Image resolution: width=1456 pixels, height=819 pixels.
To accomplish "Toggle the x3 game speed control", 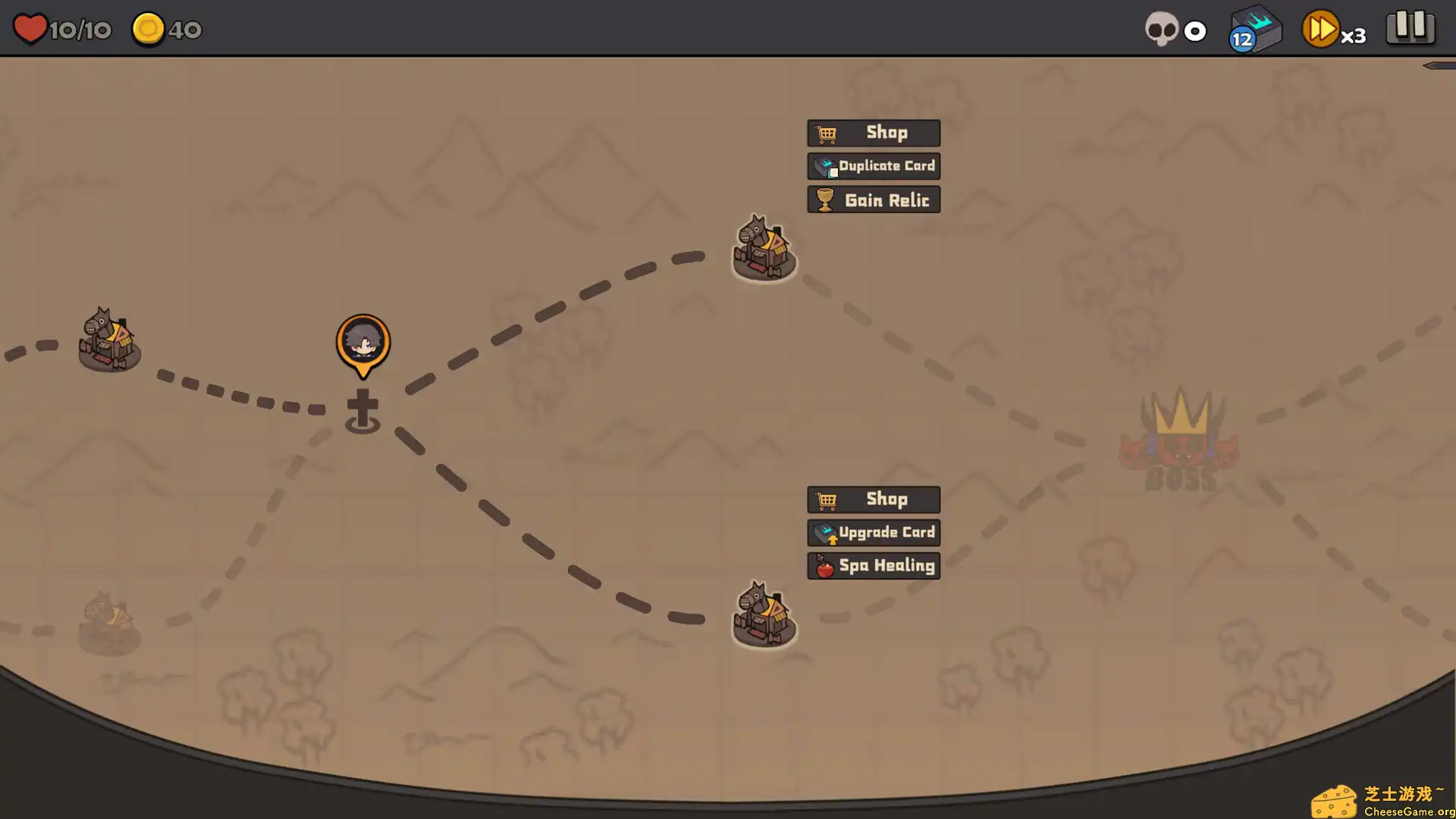I will [x=1335, y=30].
